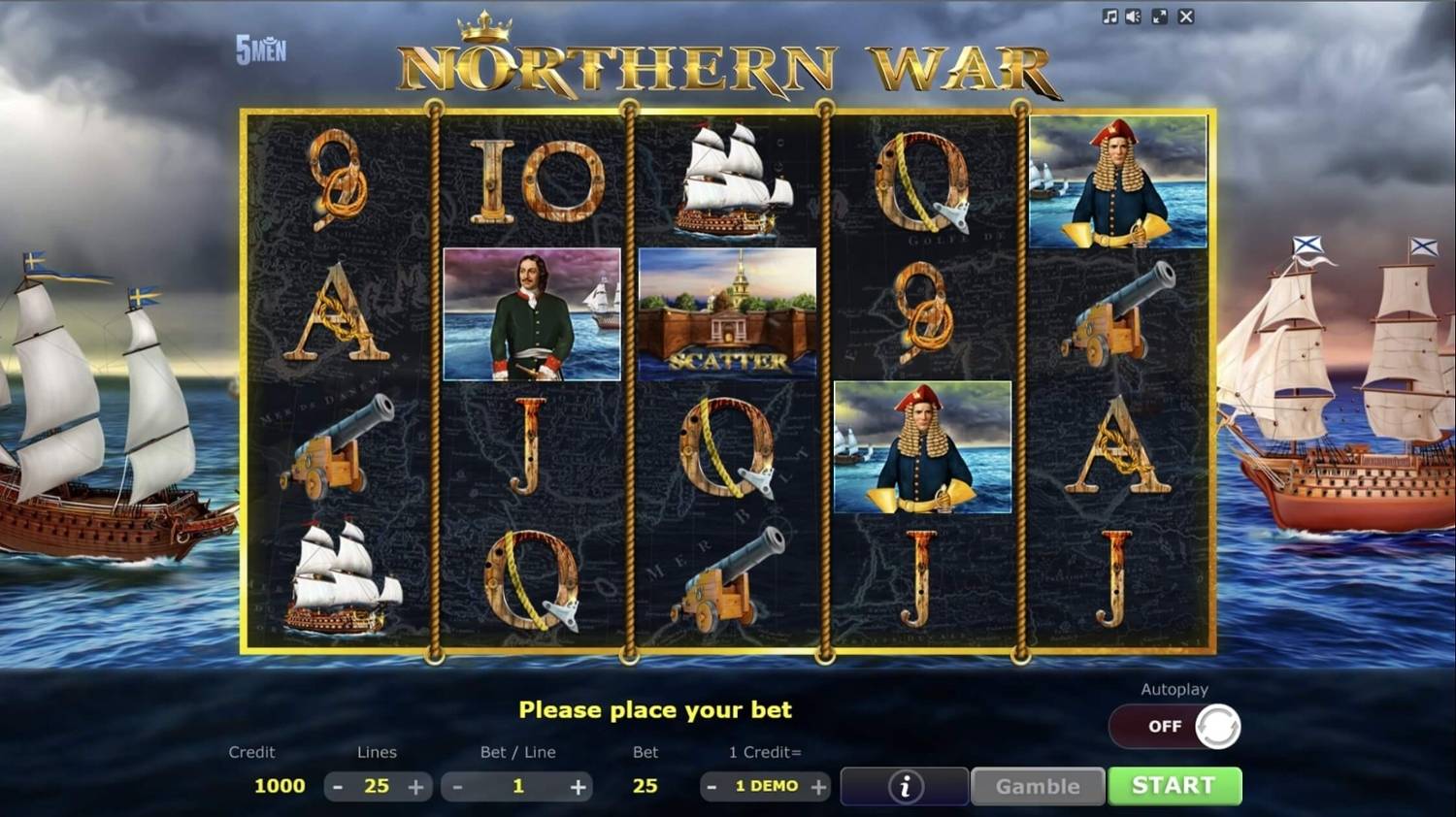This screenshot has height=817, width=1456.
Task: Click the ship symbol atop reel three
Action: pos(727,180)
